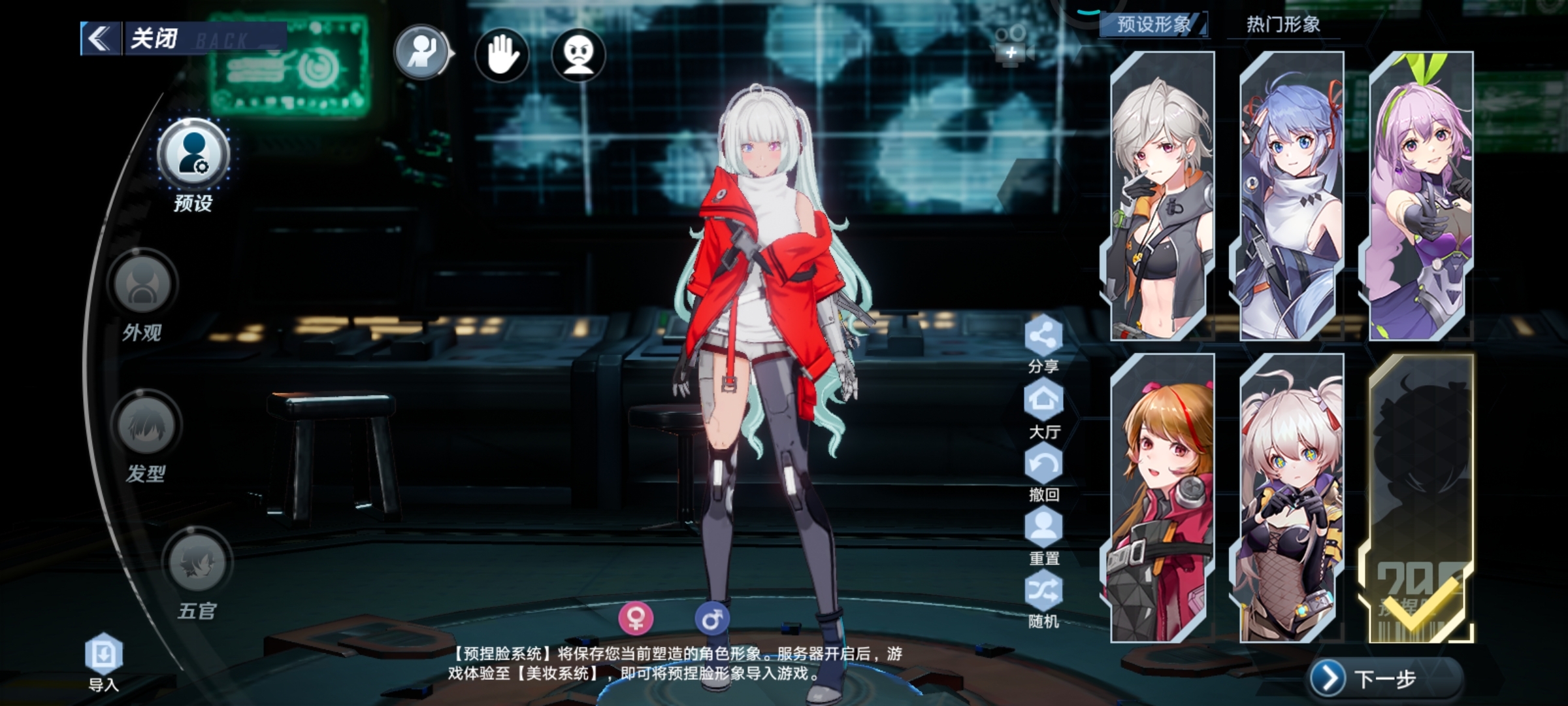Choose the blue-haired preset character card

pos(1291,196)
